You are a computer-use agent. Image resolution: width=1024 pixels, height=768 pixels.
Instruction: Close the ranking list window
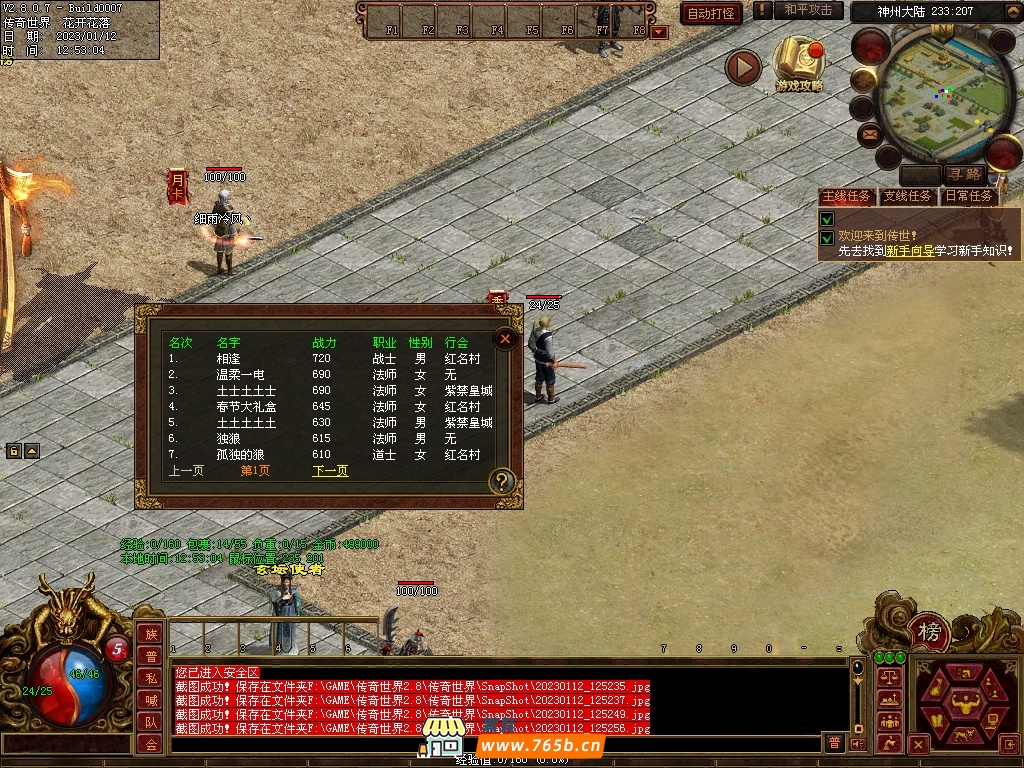(x=506, y=339)
